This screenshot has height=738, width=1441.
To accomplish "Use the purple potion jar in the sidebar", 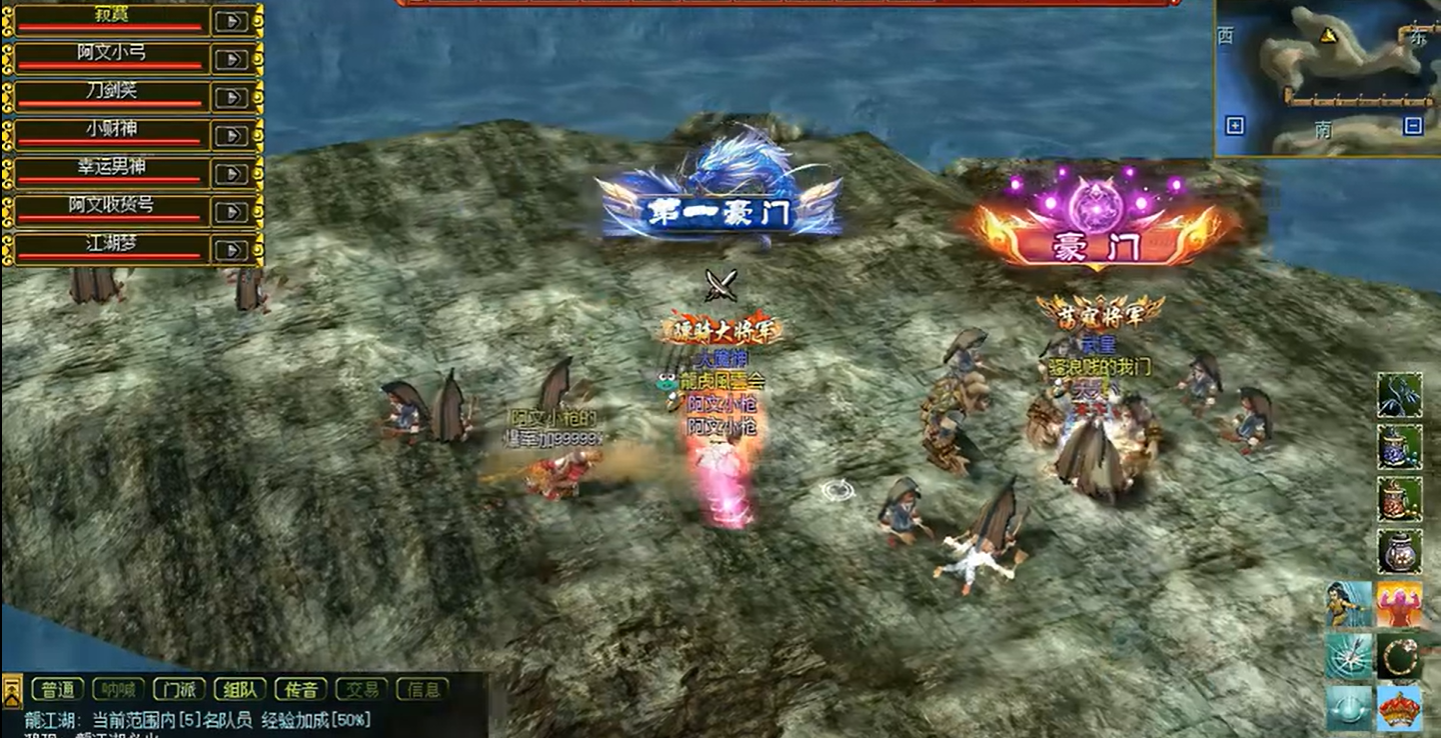I will [1397, 447].
